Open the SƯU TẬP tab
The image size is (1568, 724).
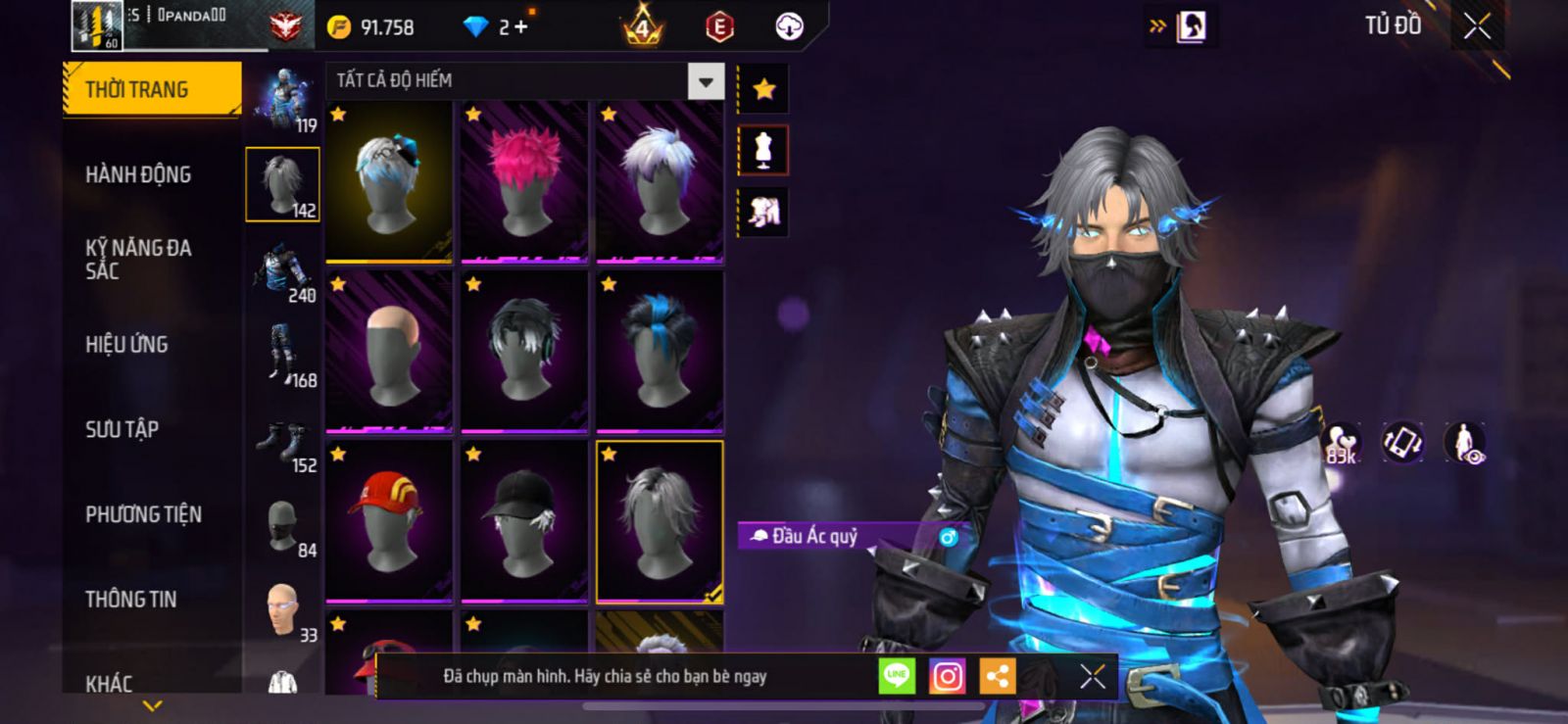point(122,429)
